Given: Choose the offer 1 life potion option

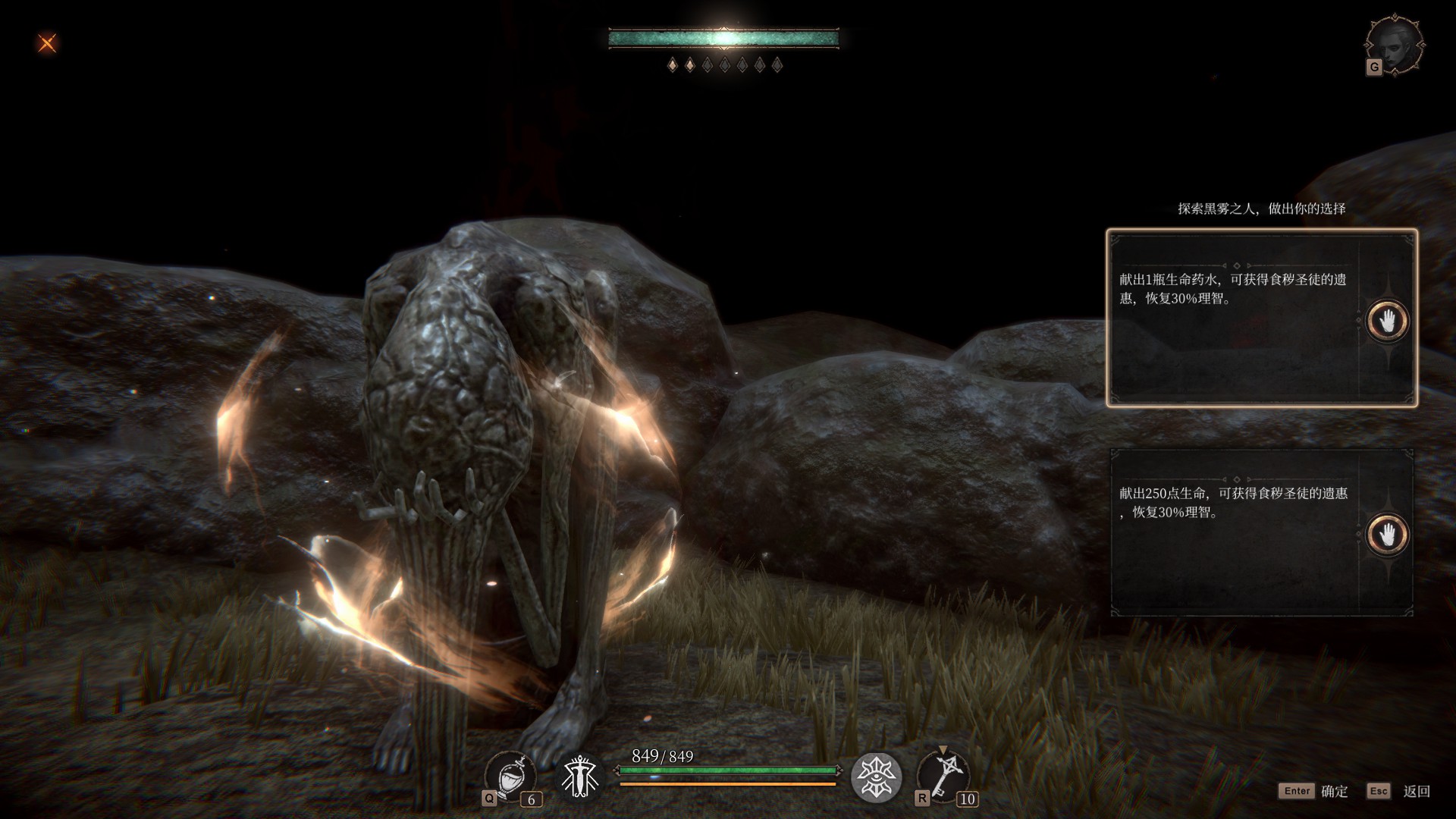Looking at the screenshot, I should [x=1232, y=318].
